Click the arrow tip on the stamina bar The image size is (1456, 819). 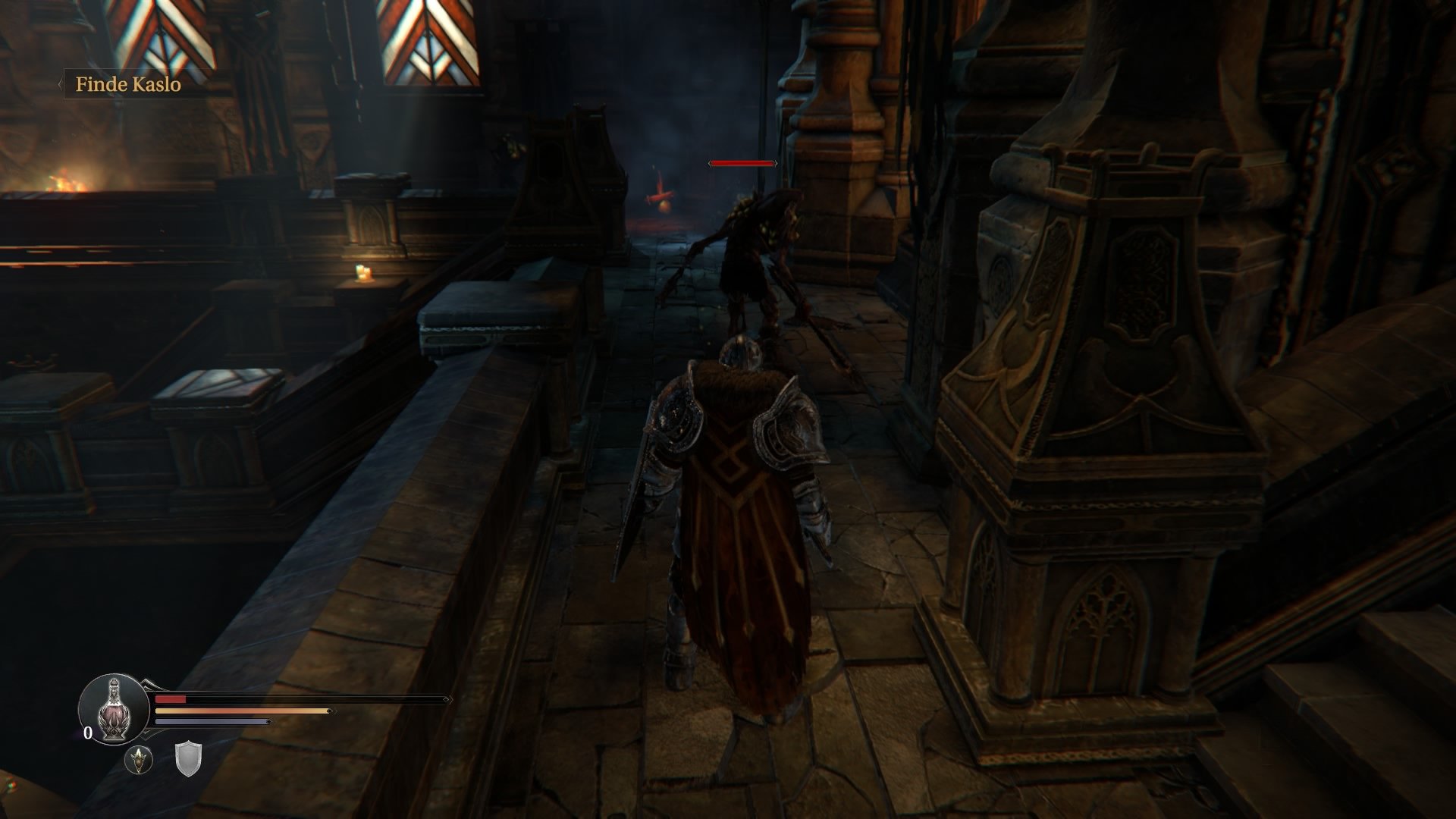pos(331,711)
